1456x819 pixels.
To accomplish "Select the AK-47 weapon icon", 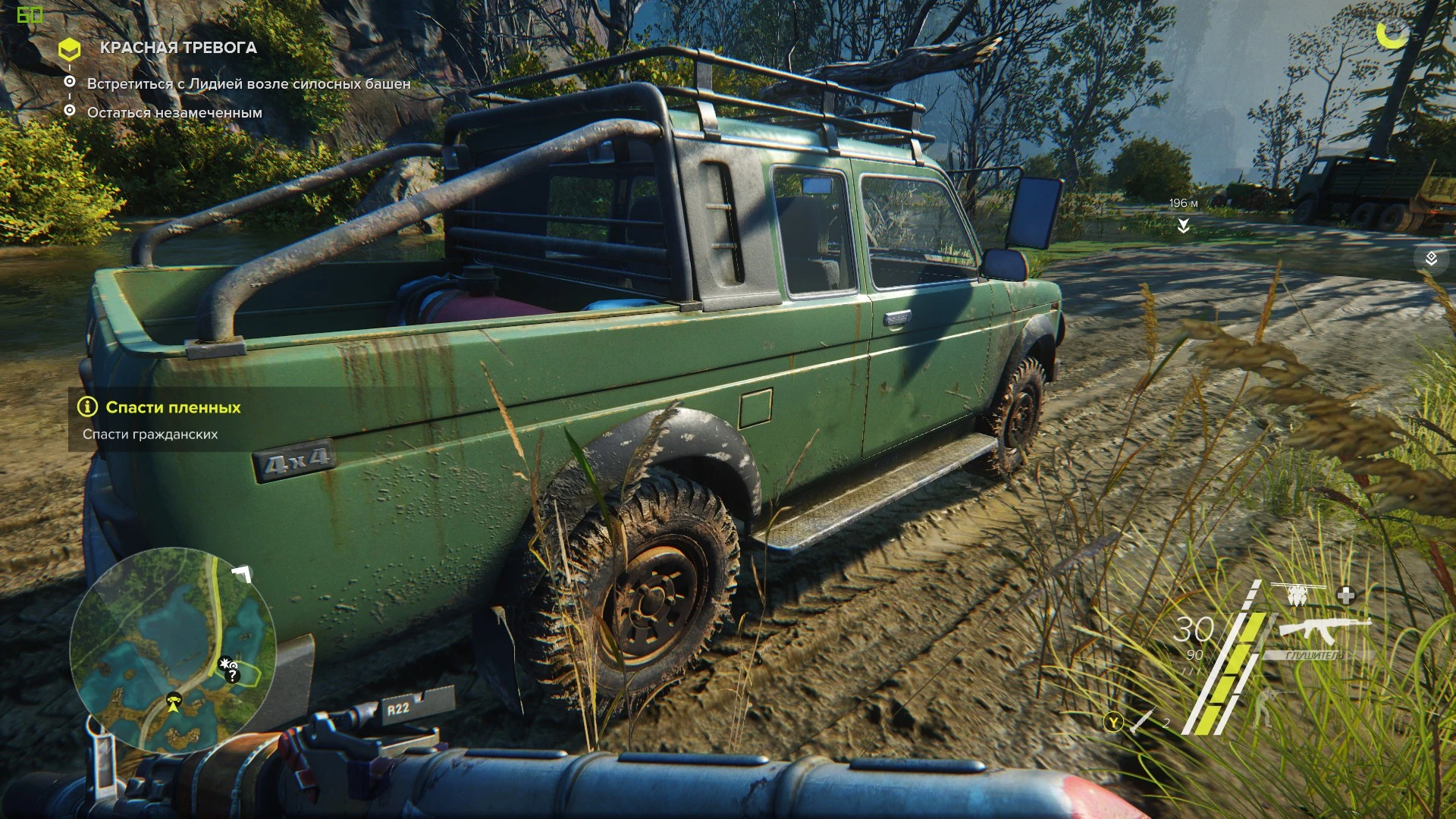I will [x=1325, y=629].
